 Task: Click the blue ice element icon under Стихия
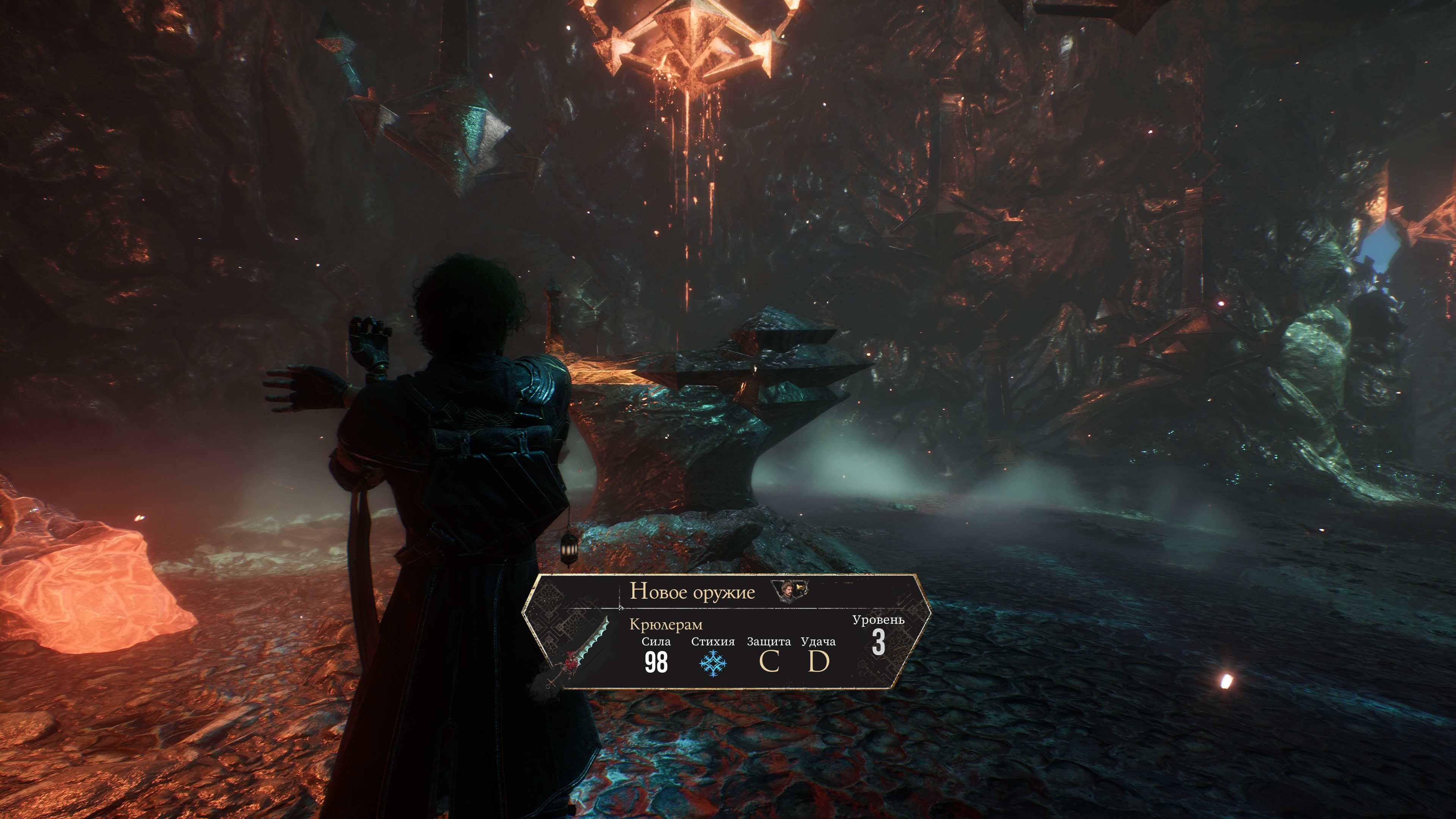tap(713, 663)
